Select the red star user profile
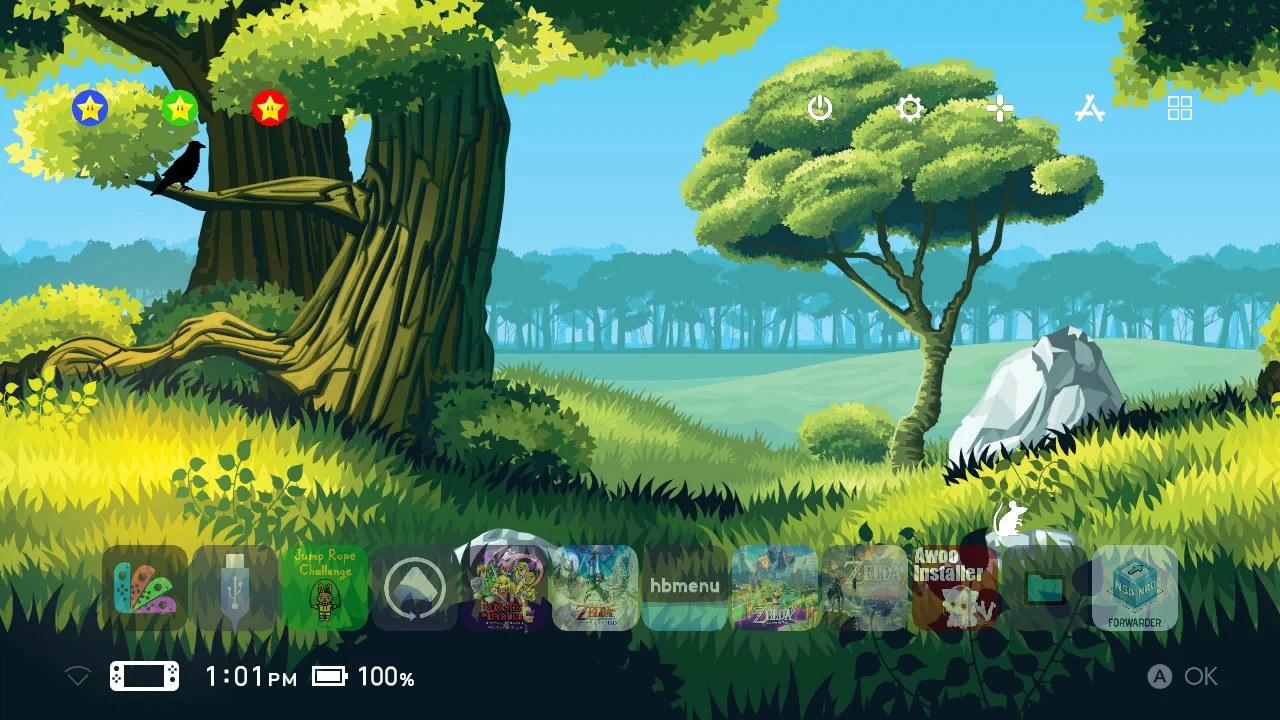 268,108
